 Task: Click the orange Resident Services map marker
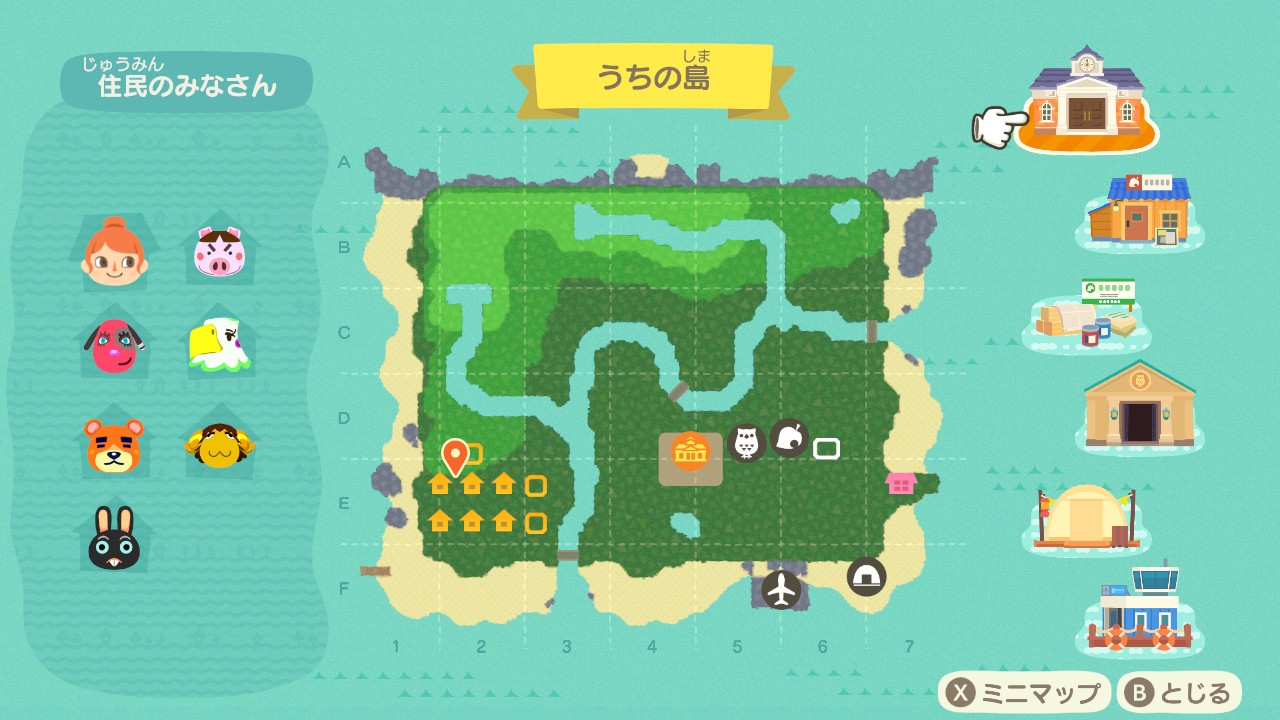click(x=690, y=453)
